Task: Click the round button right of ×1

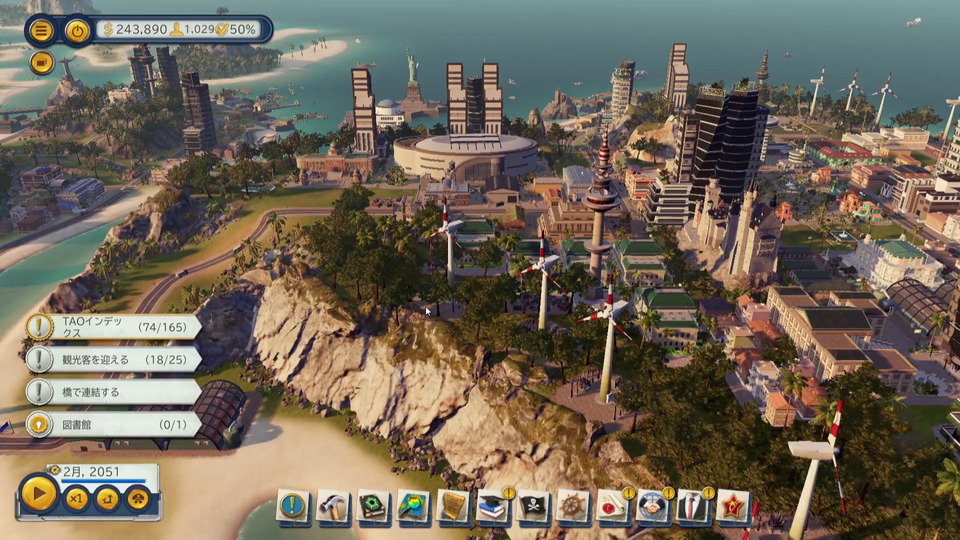Action: pos(107,498)
